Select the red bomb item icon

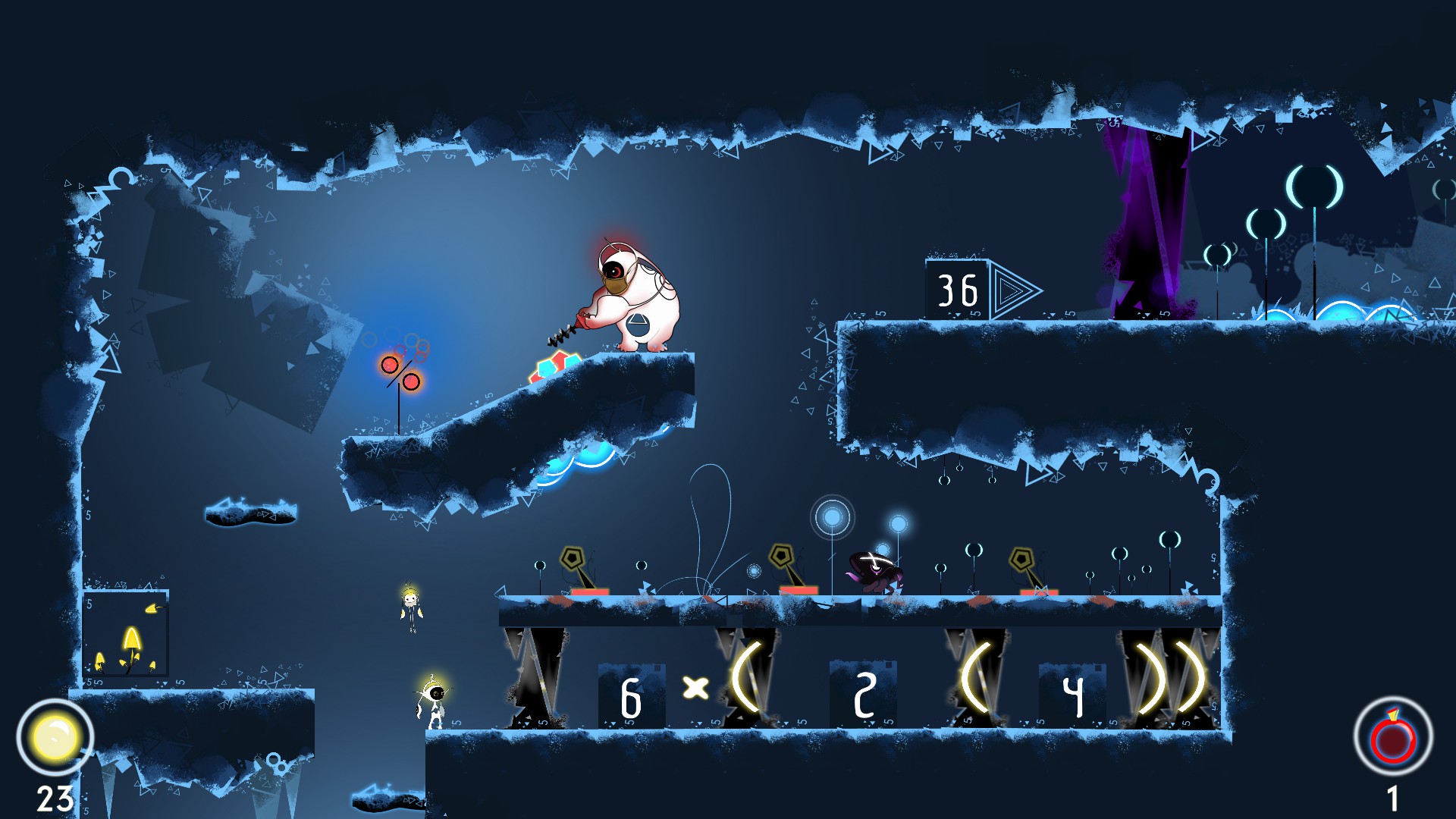tap(1393, 737)
